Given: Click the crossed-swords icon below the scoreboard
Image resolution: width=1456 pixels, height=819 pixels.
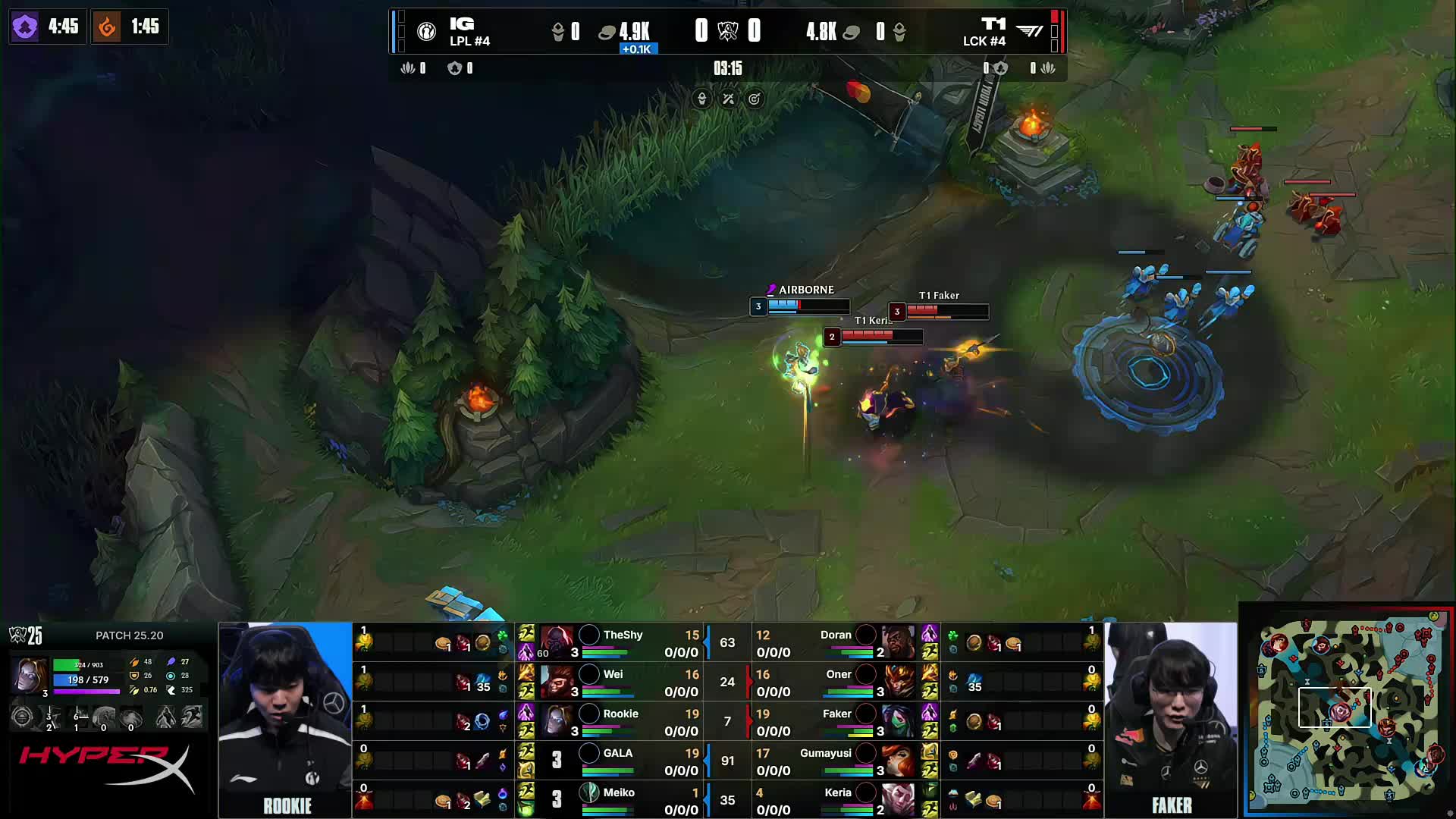Looking at the screenshot, I should 727,99.
